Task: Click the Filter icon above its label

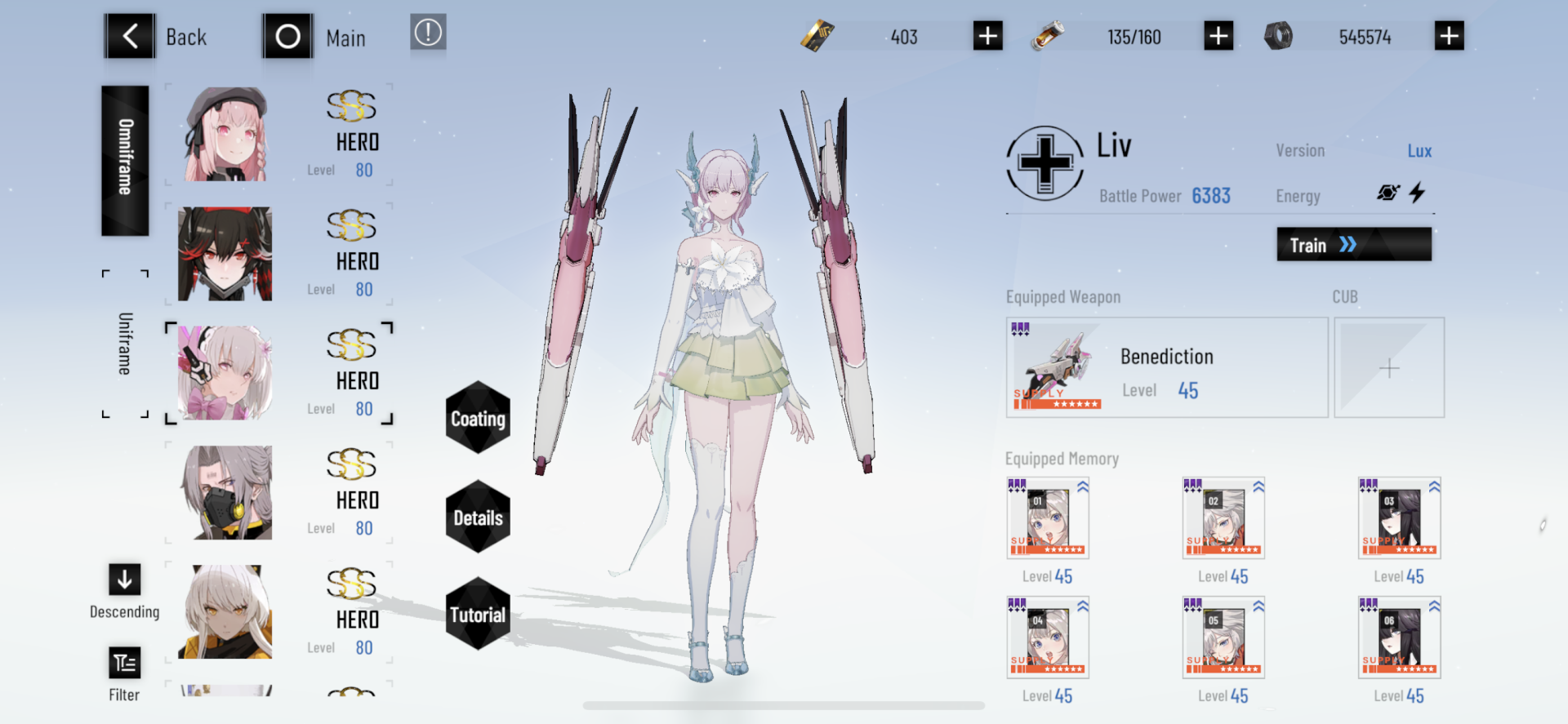Action: pos(124,663)
